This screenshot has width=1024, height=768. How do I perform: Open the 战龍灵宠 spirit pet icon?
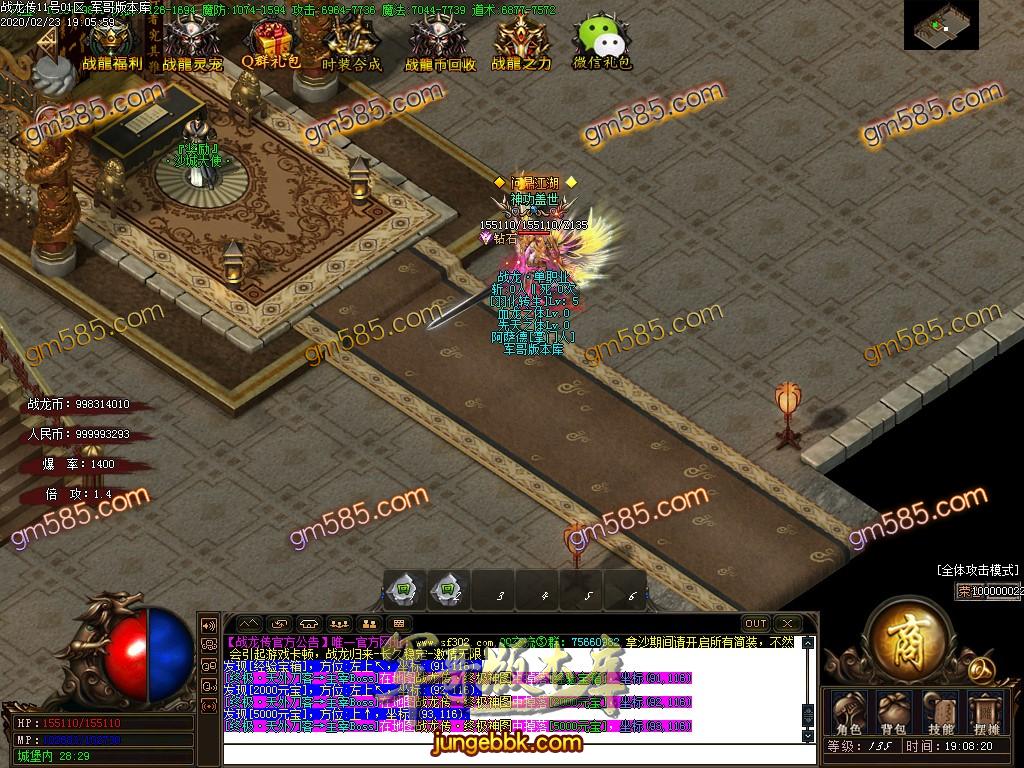(191, 45)
